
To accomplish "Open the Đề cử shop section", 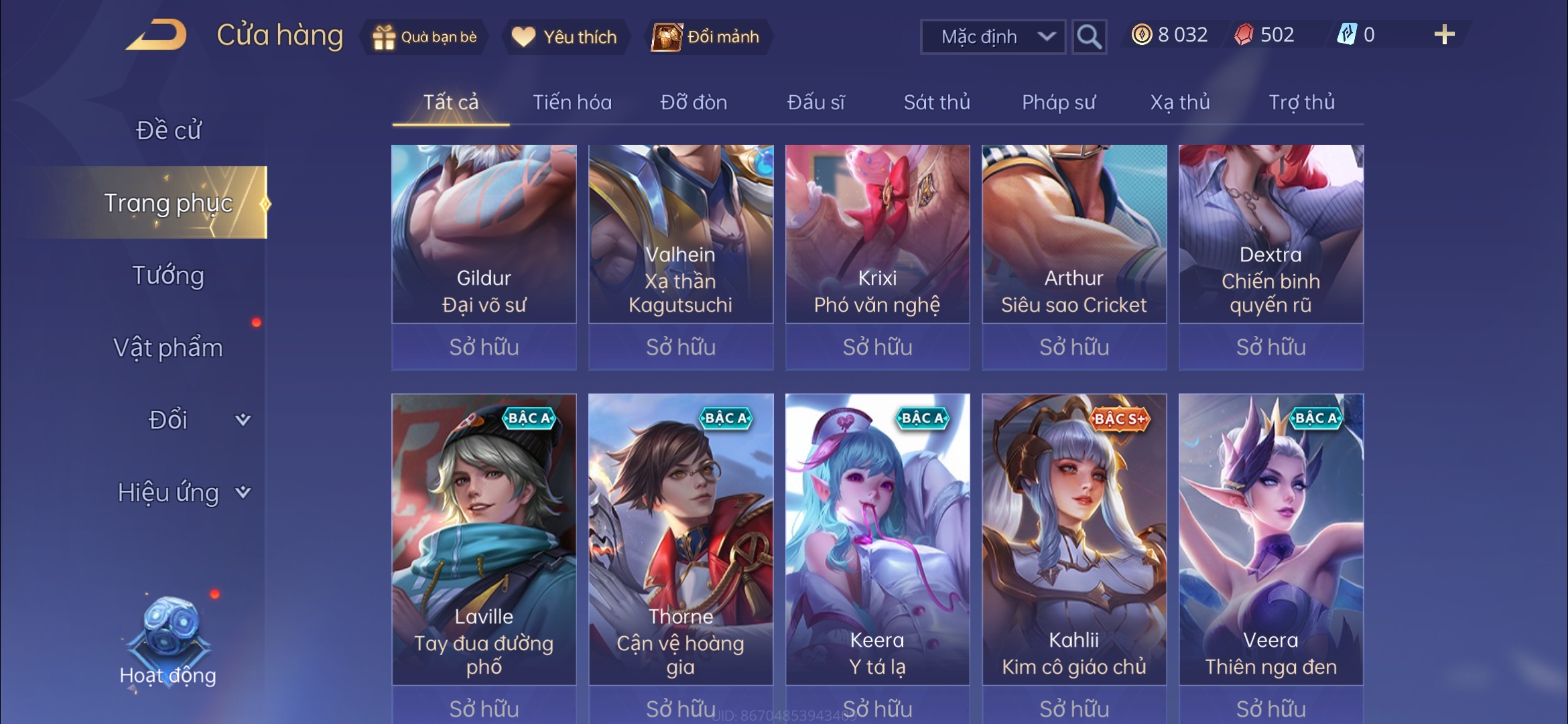I will point(168,130).
